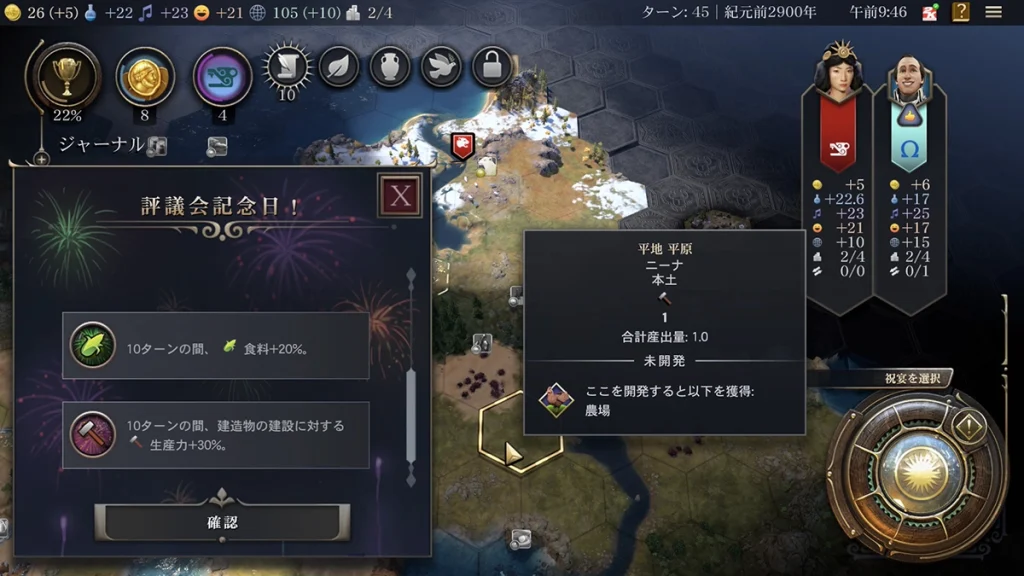Screen dimensions: 1024x576
Task: Select the smiling male leader portrait
Action: point(909,80)
